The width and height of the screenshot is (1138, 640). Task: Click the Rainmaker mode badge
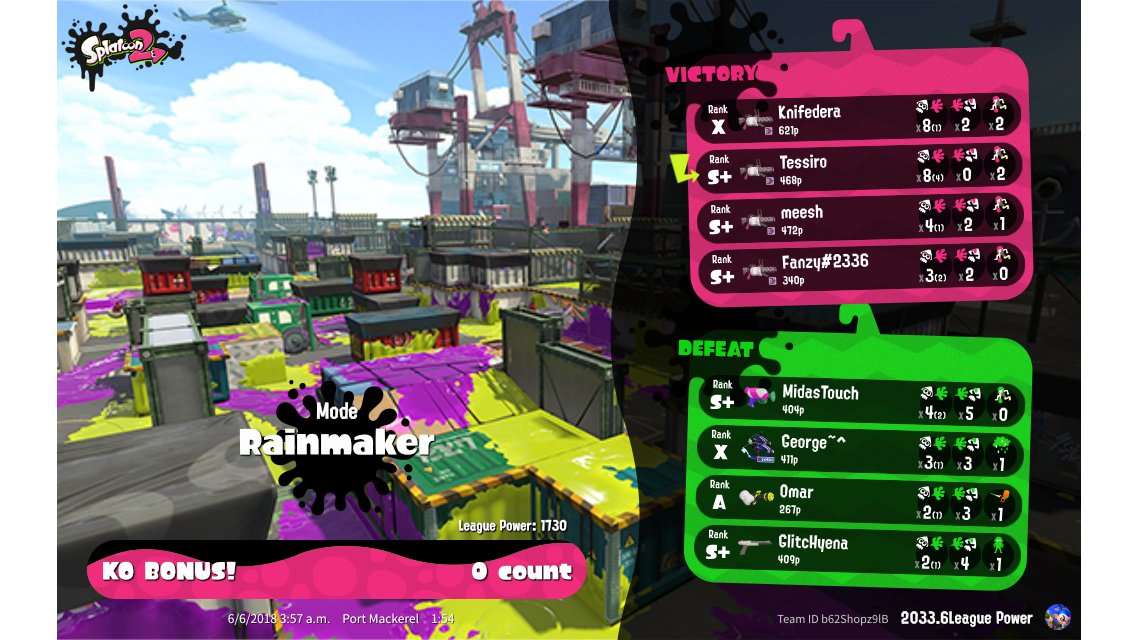(x=337, y=440)
